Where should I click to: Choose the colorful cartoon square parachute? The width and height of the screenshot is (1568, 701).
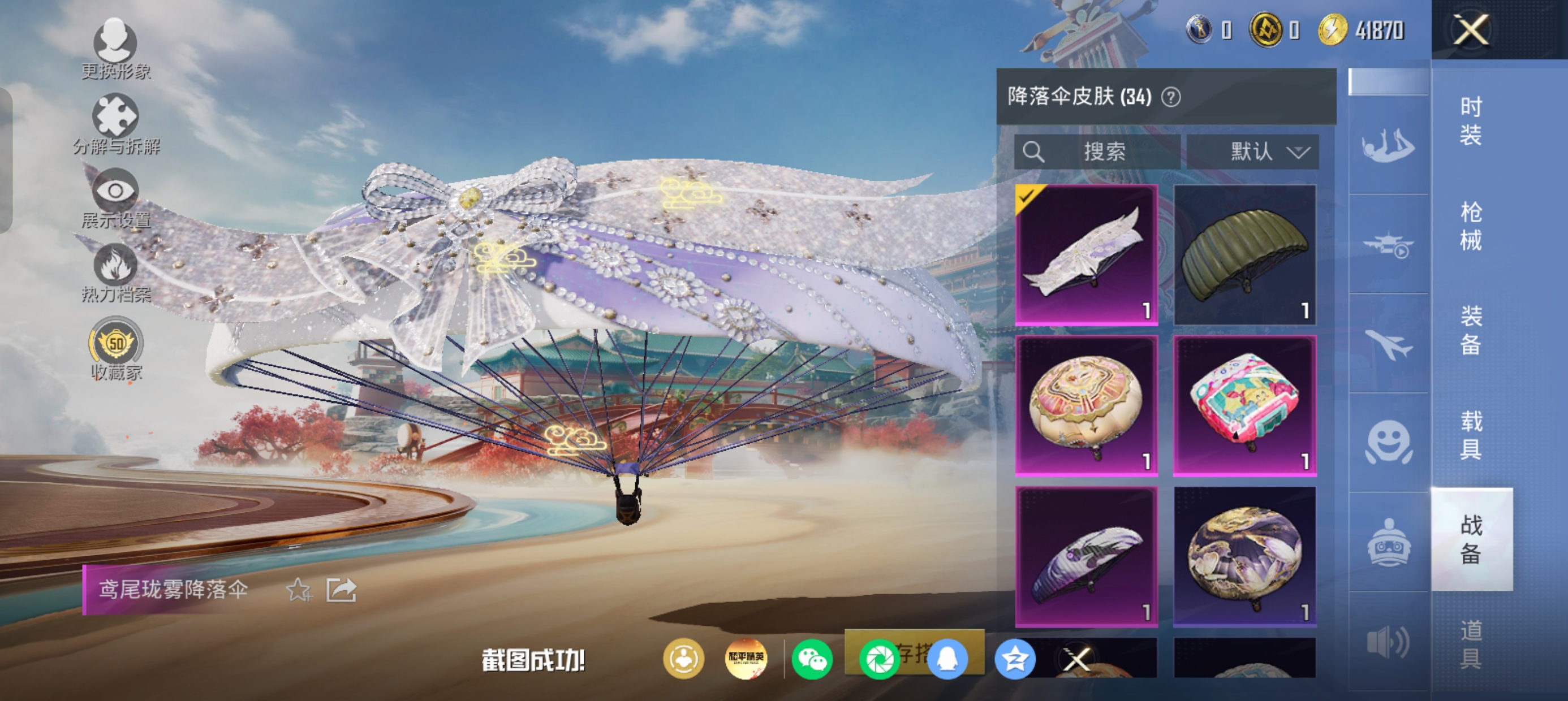(x=1244, y=405)
